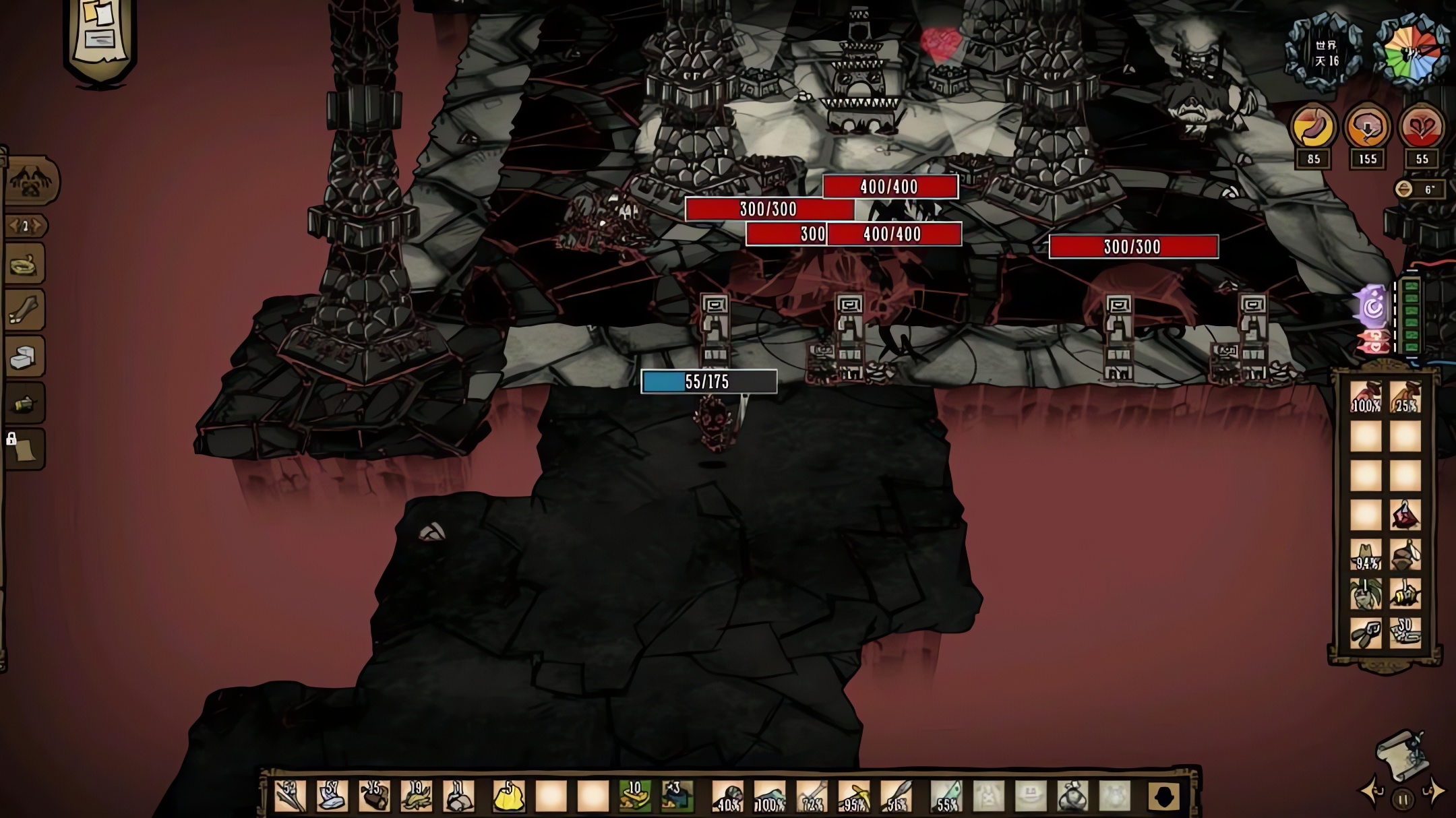Pick the red gem item in backpack
This screenshot has height=818, width=1456.
[x=1405, y=515]
